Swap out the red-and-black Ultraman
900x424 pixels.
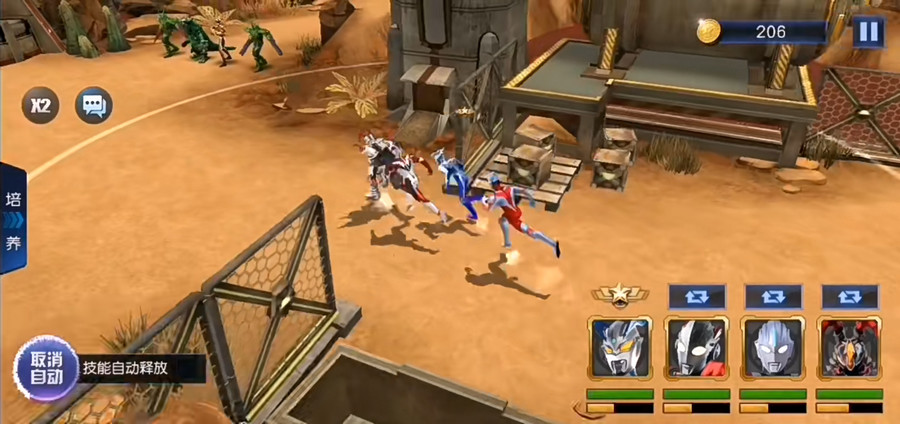(x=696, y=297)
